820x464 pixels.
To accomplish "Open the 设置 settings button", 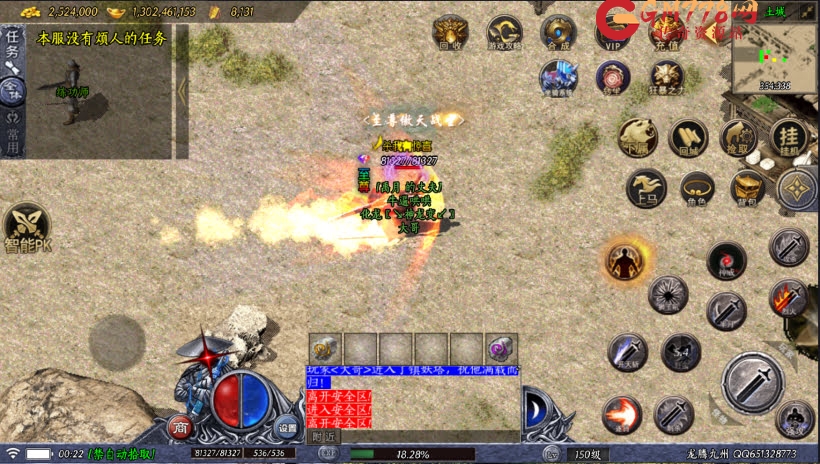I will coord(287,425).
